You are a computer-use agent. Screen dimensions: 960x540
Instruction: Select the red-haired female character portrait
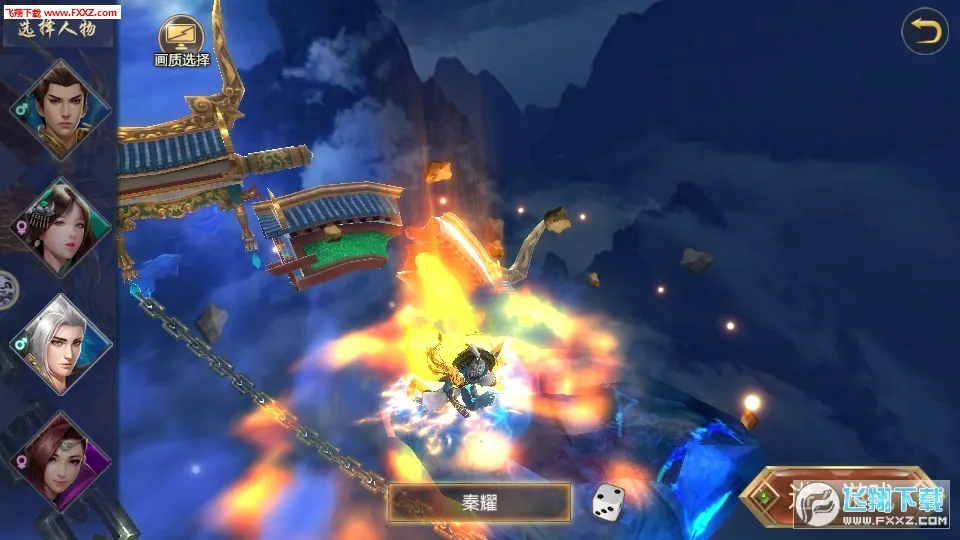point(62,458)
